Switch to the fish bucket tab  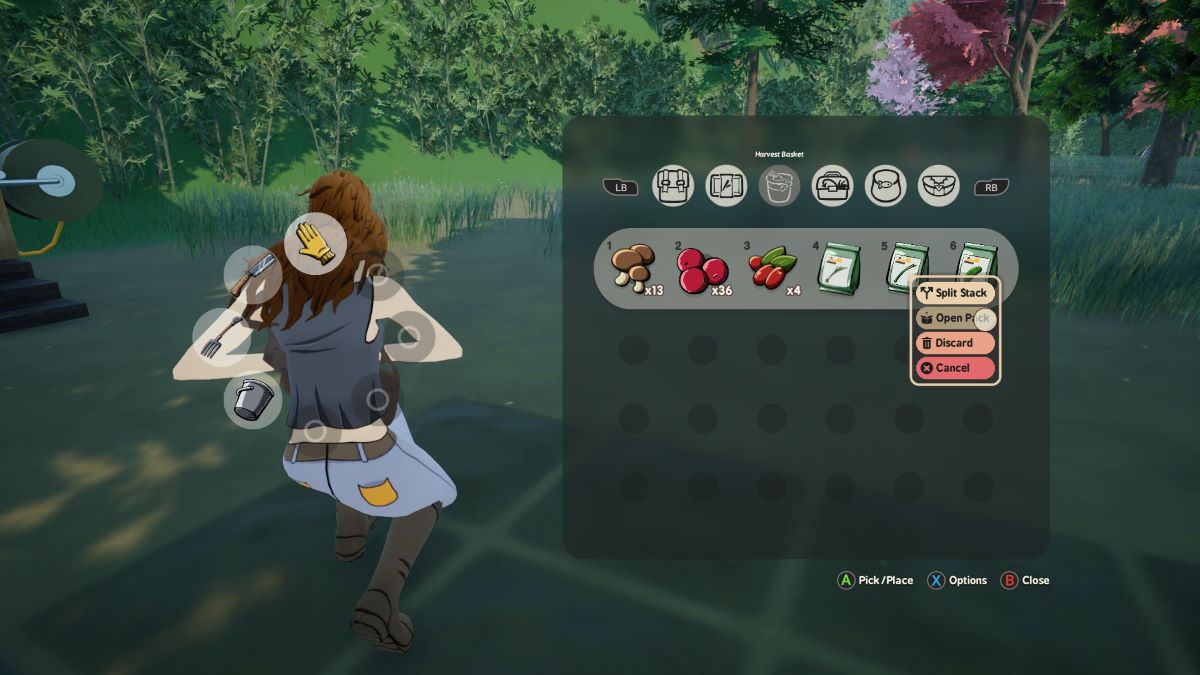(x=885, y=186)
